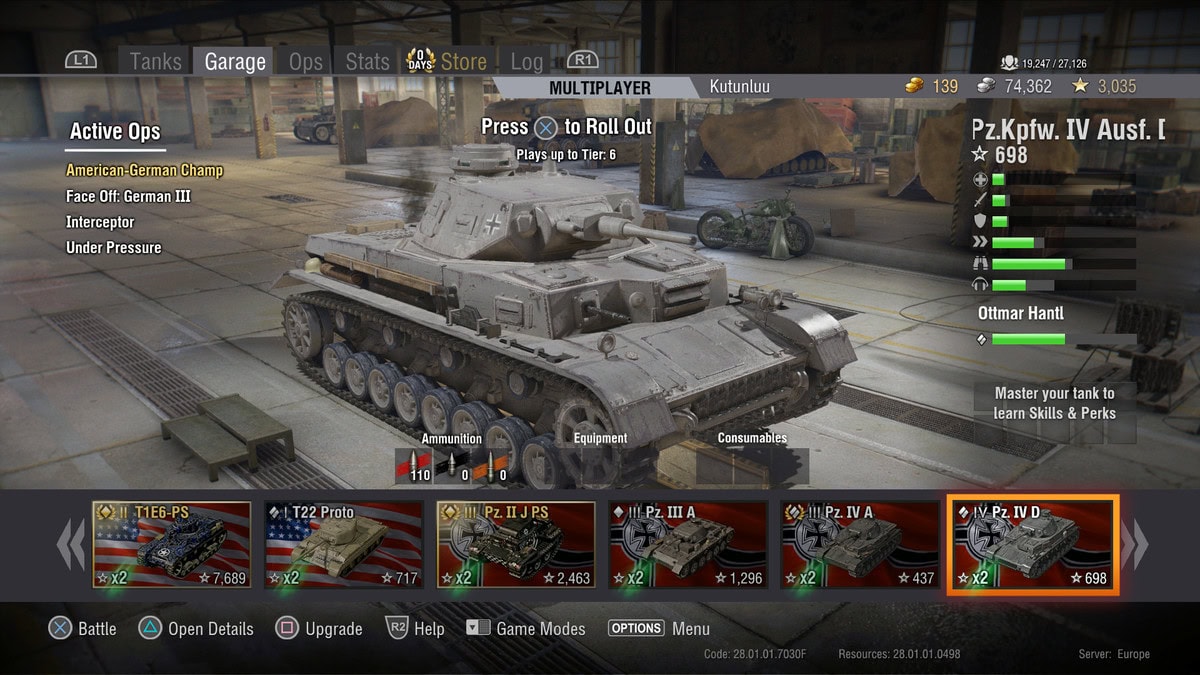This screenshot has height=675, width=1200.
Task: Choose the T1E6-PS tank card
Action: 172,546
